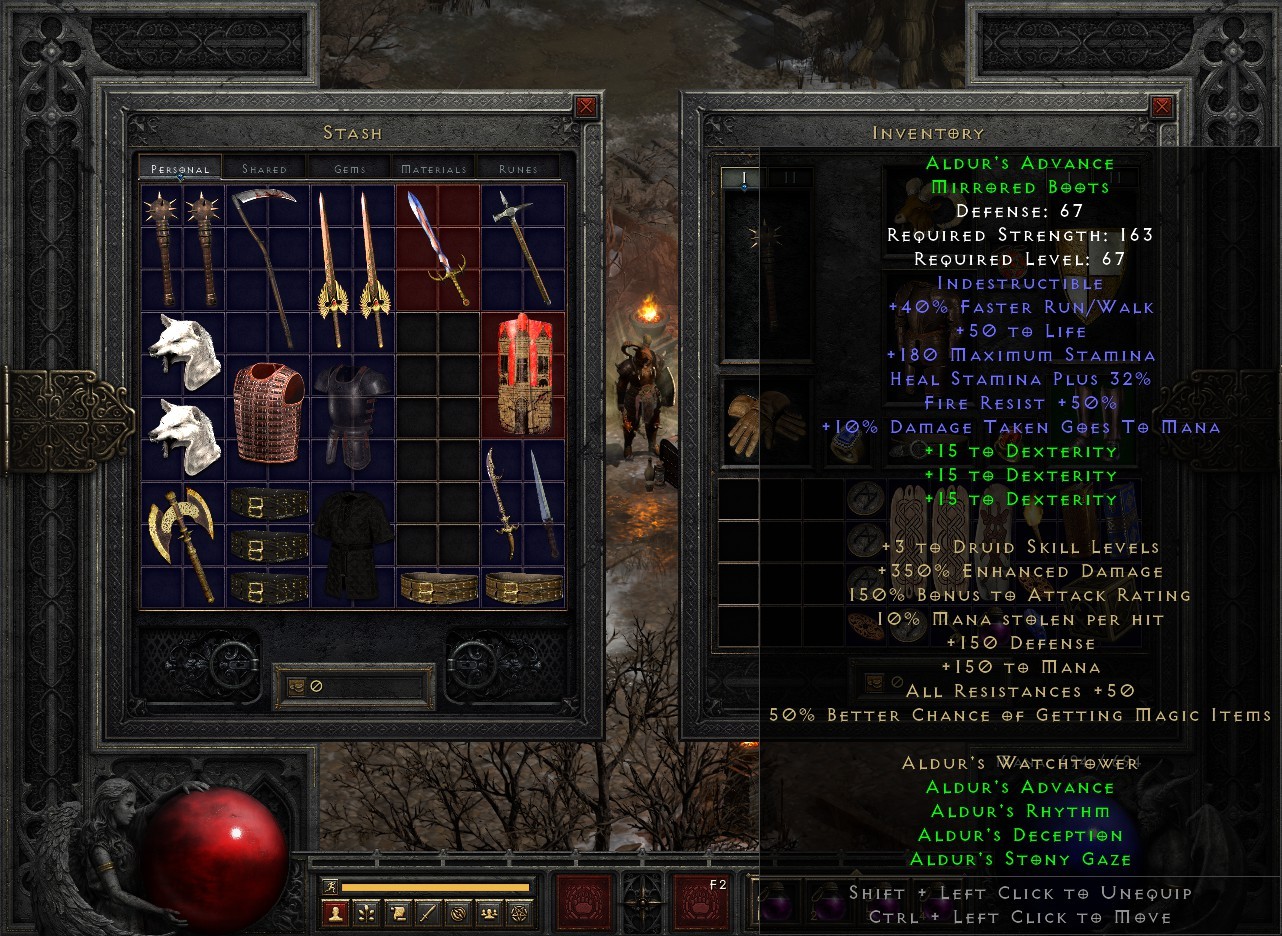Open the Gems stash tab
The image size is (1282, 936).
point(349,169)
